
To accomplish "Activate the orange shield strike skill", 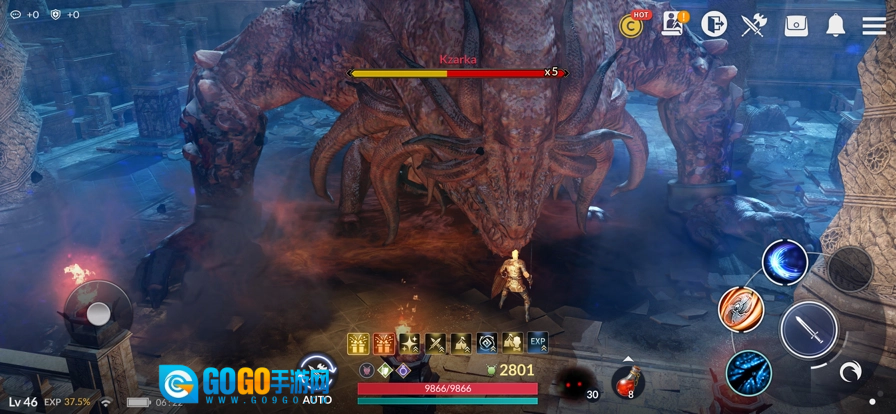I will (x=741, y=309).
